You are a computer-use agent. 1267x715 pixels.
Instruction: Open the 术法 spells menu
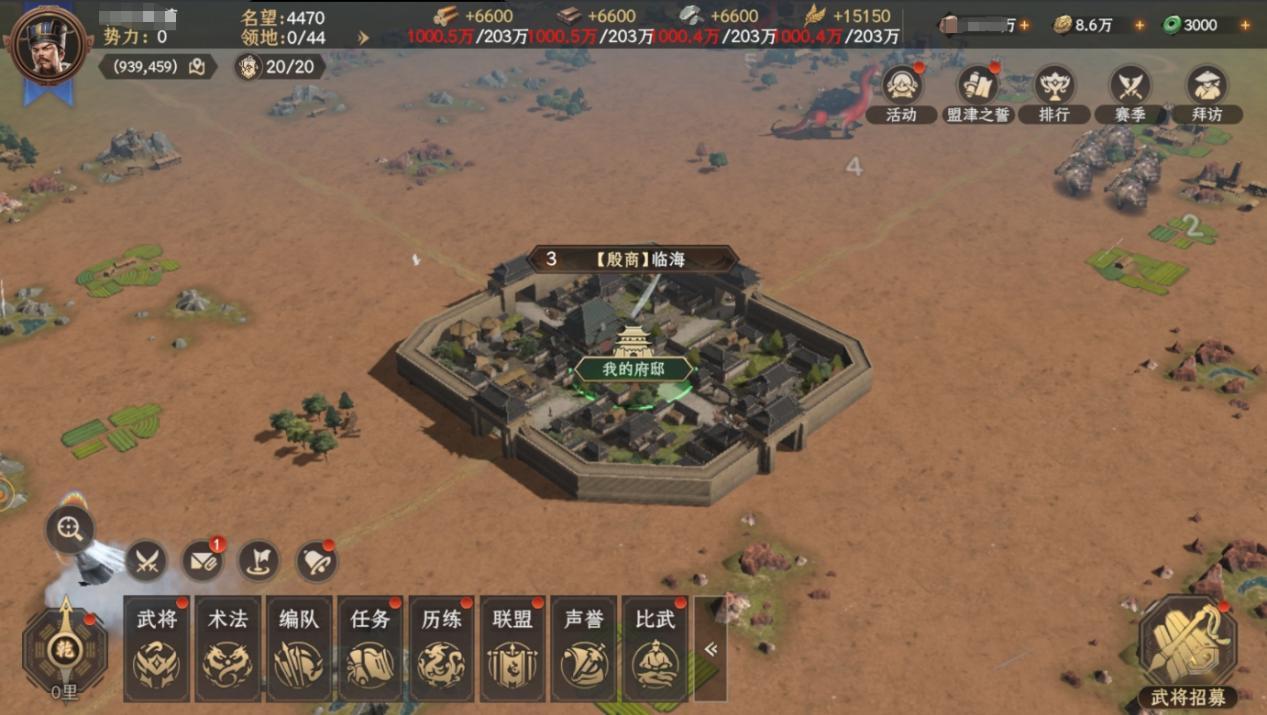228,648
